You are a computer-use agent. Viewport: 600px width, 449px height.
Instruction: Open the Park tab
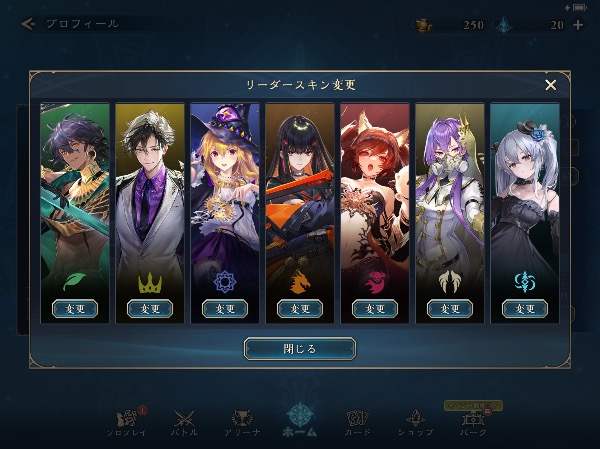click(x=474, y=421)
